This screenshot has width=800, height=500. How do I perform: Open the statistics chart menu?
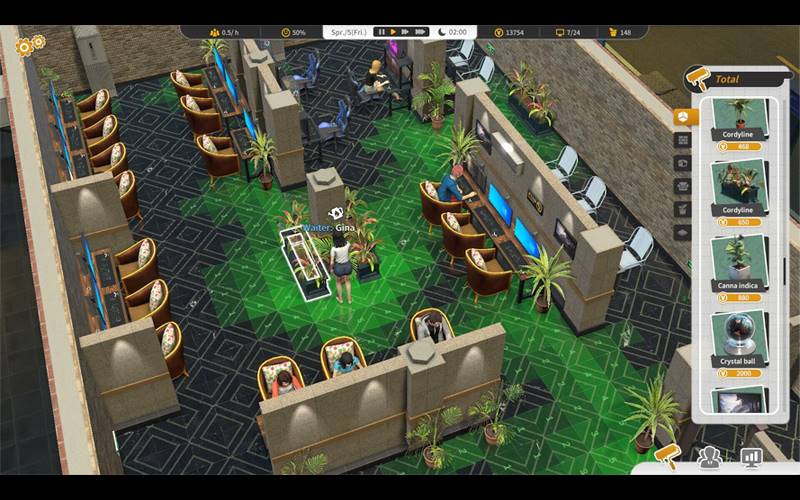coord(751,457)
